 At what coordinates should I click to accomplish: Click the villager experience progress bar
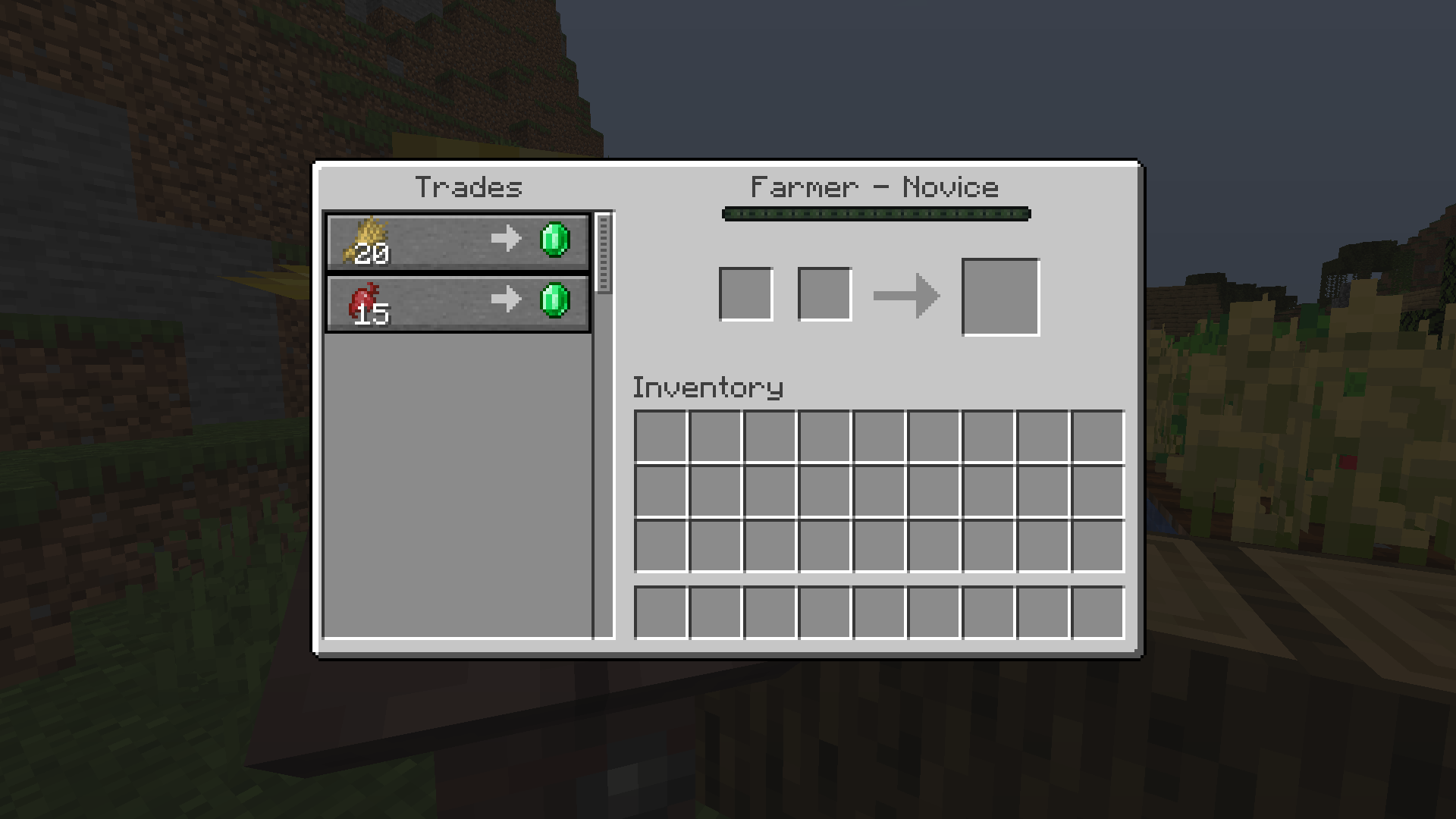click(x=876, y=214)
